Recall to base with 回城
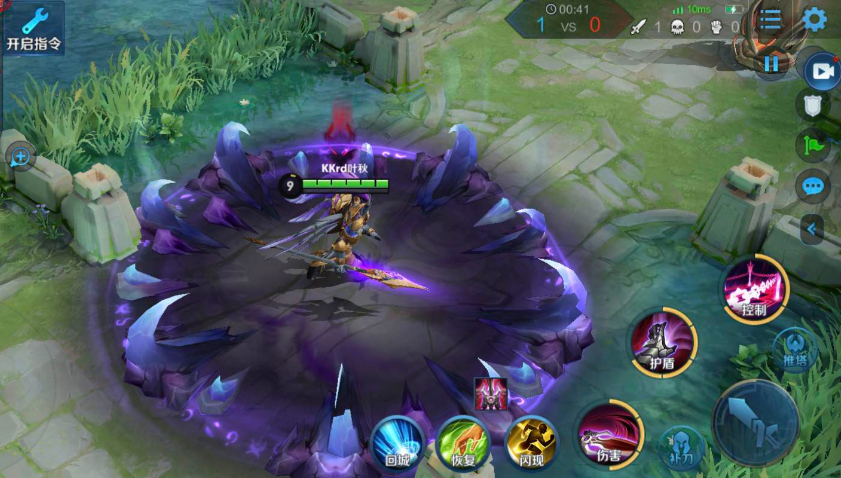This screenshot has height=478, width=841. click(398, 443)
